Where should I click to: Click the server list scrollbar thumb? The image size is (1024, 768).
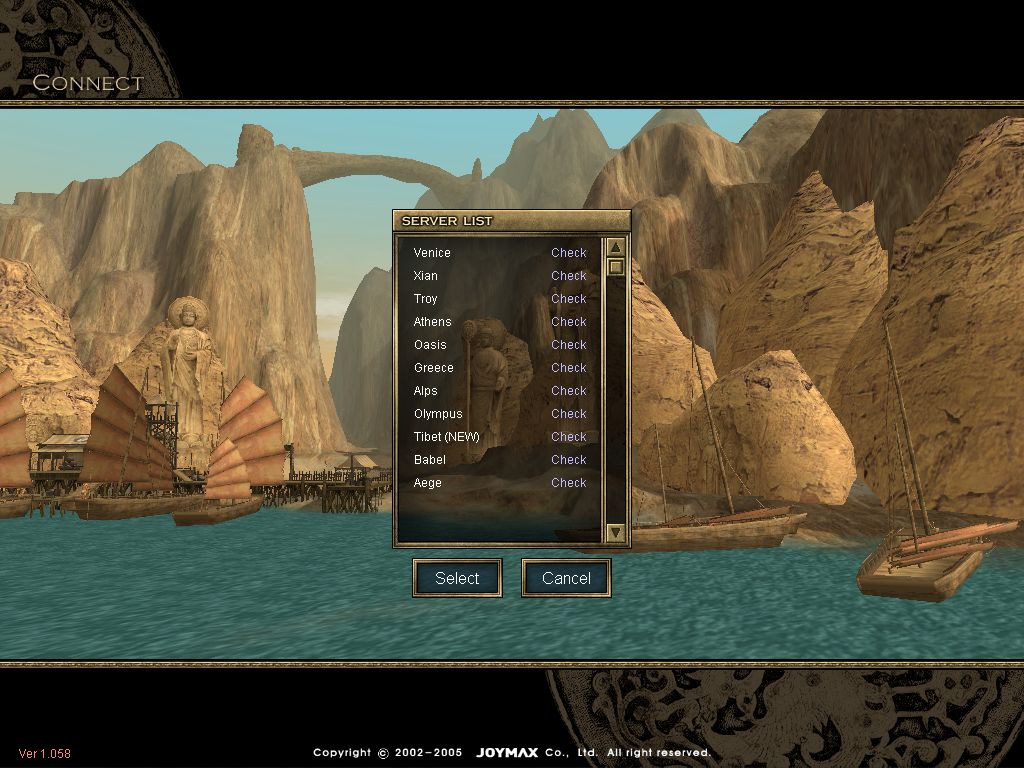pyautogui.click(x=616, y=267)
